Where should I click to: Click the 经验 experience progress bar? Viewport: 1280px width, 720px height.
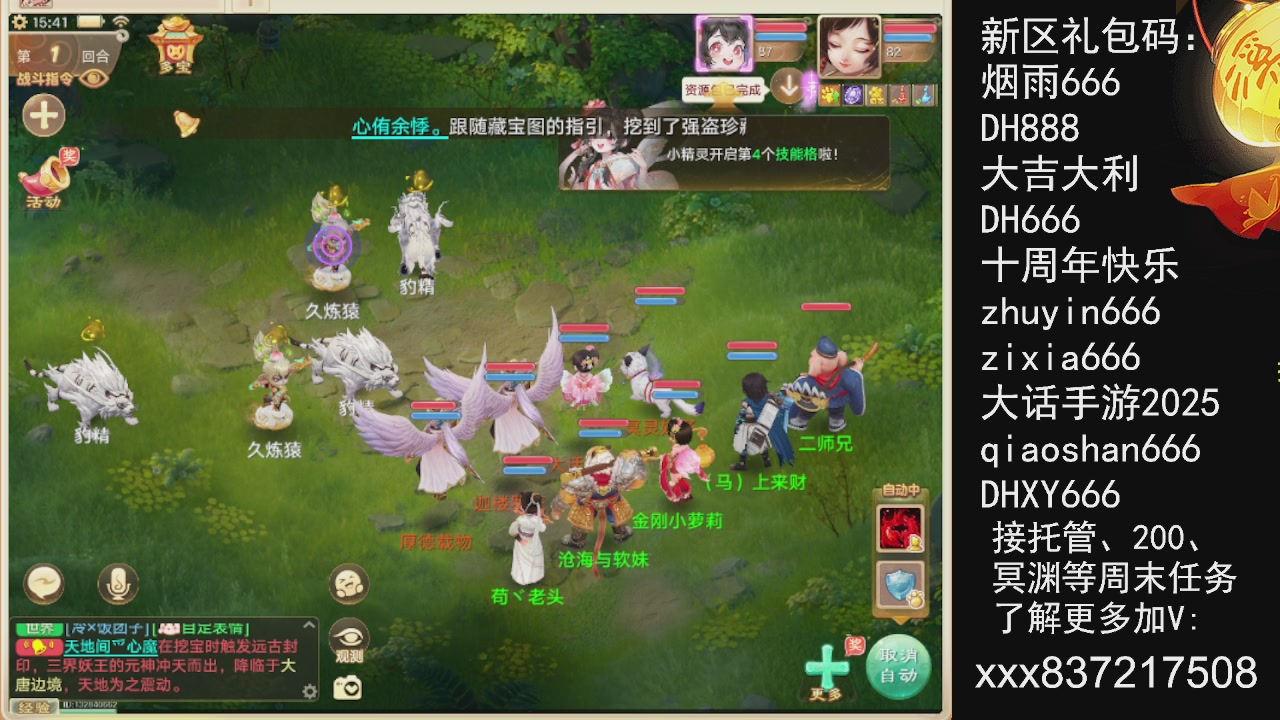pyautogui.click(x=35, y=706)
